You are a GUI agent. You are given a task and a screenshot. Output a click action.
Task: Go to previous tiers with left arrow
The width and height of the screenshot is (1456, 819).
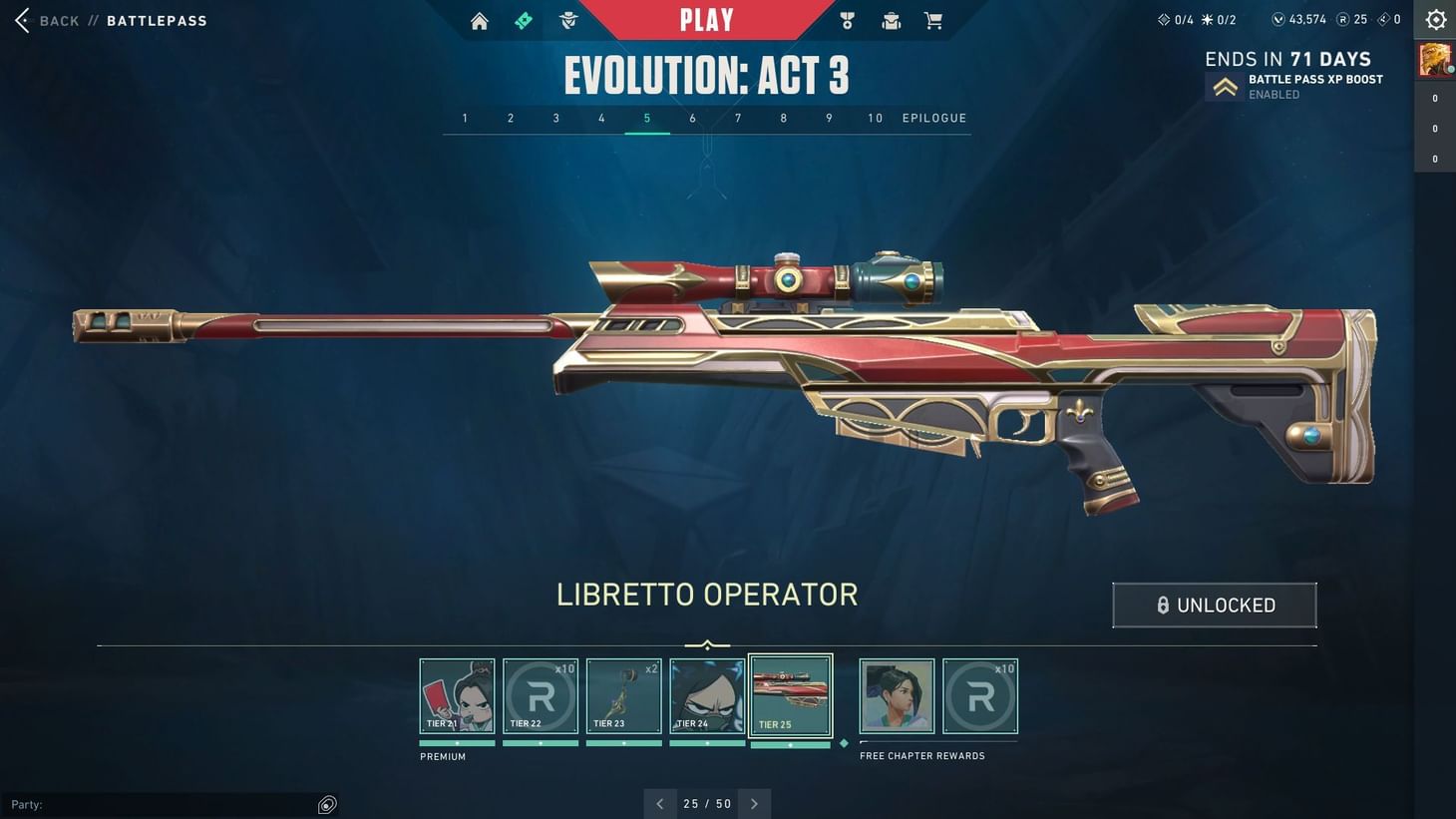[660, 803]
